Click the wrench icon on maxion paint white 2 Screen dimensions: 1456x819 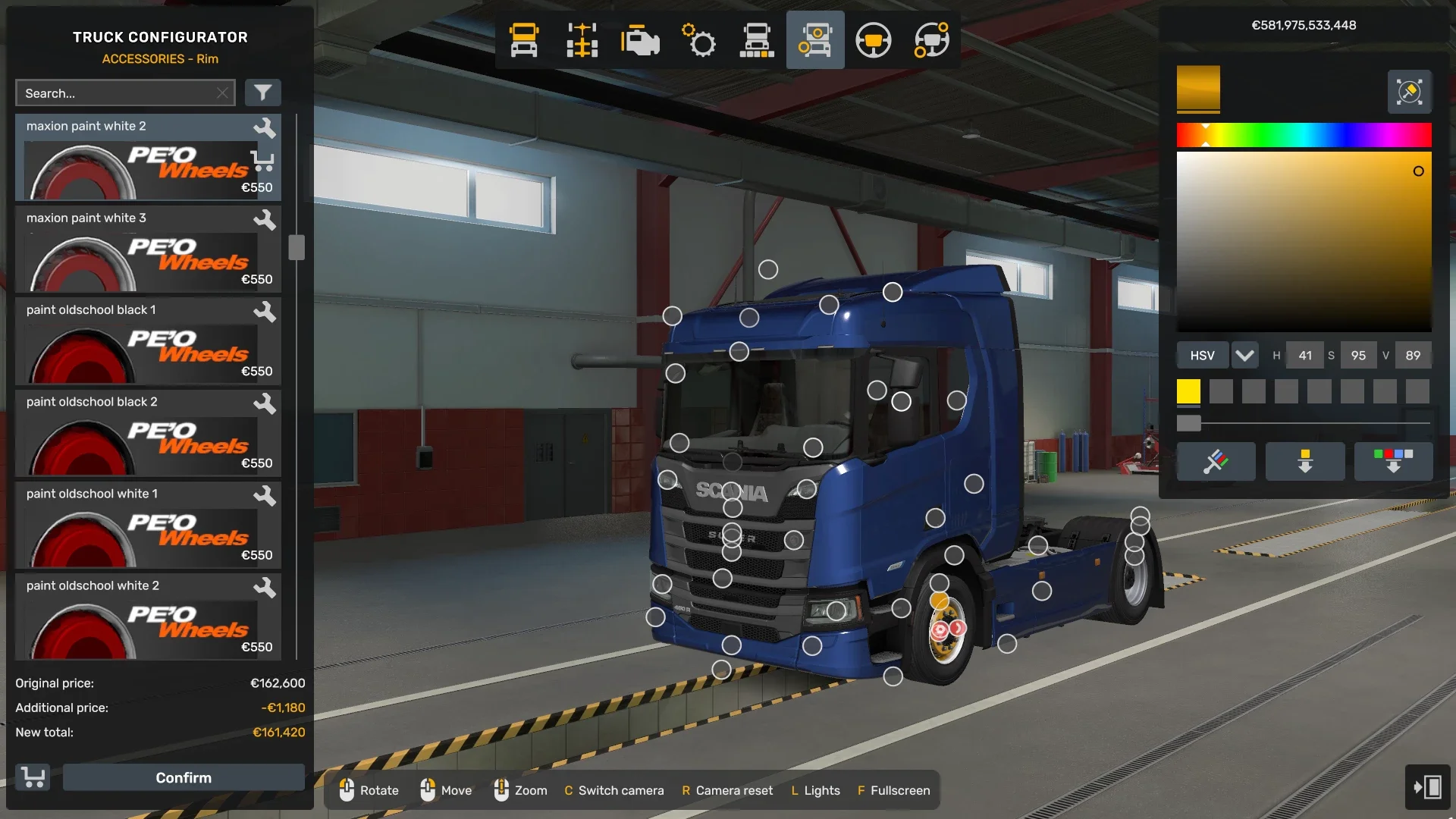point(265,129)
